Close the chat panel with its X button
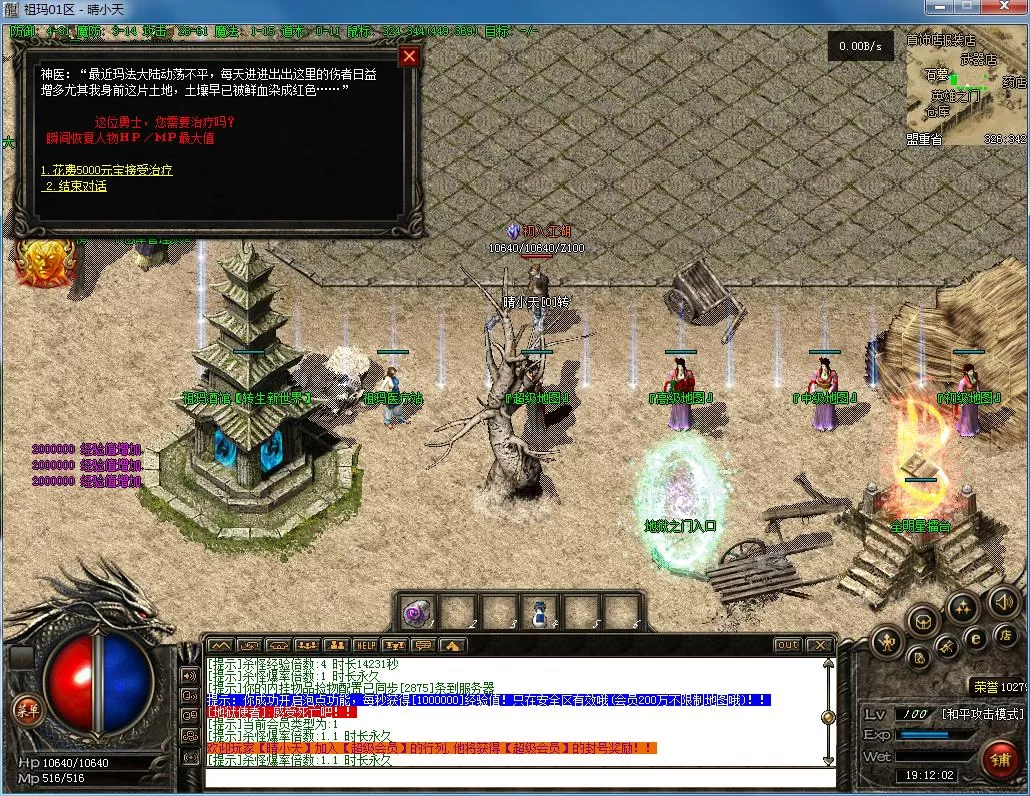 [820, 646]
